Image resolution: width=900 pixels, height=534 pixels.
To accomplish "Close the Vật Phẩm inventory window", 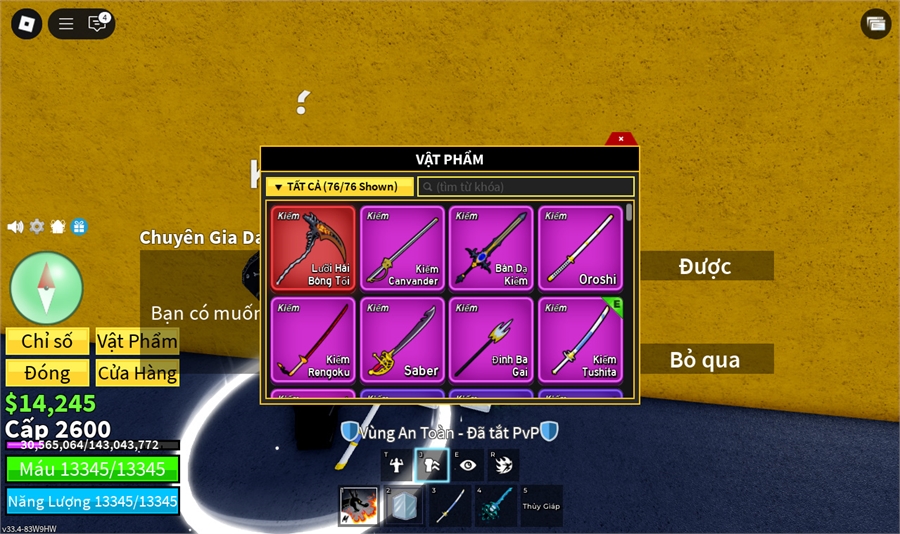I will (x=621, y=139).
